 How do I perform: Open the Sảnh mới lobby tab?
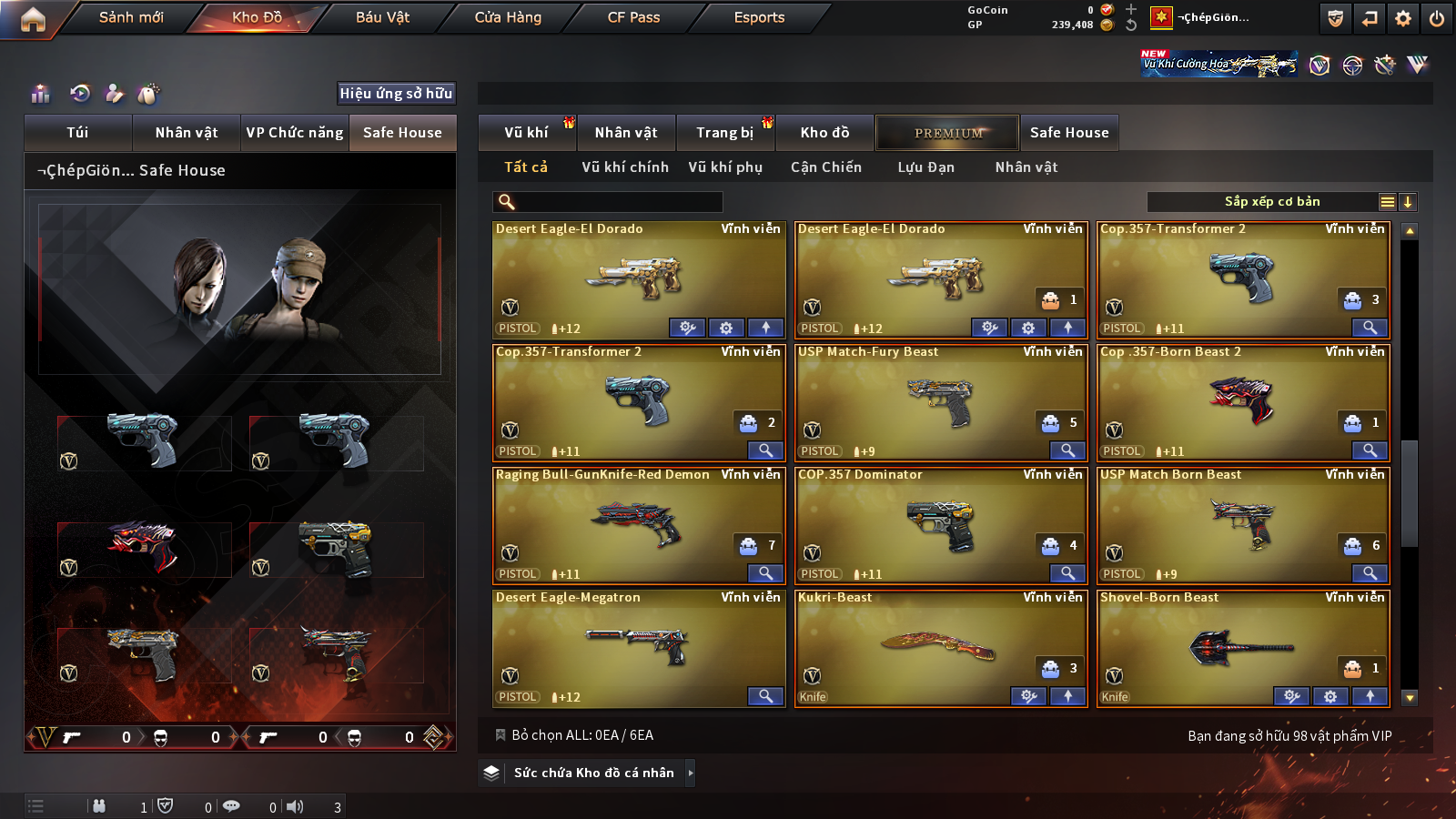coord(131,17)
